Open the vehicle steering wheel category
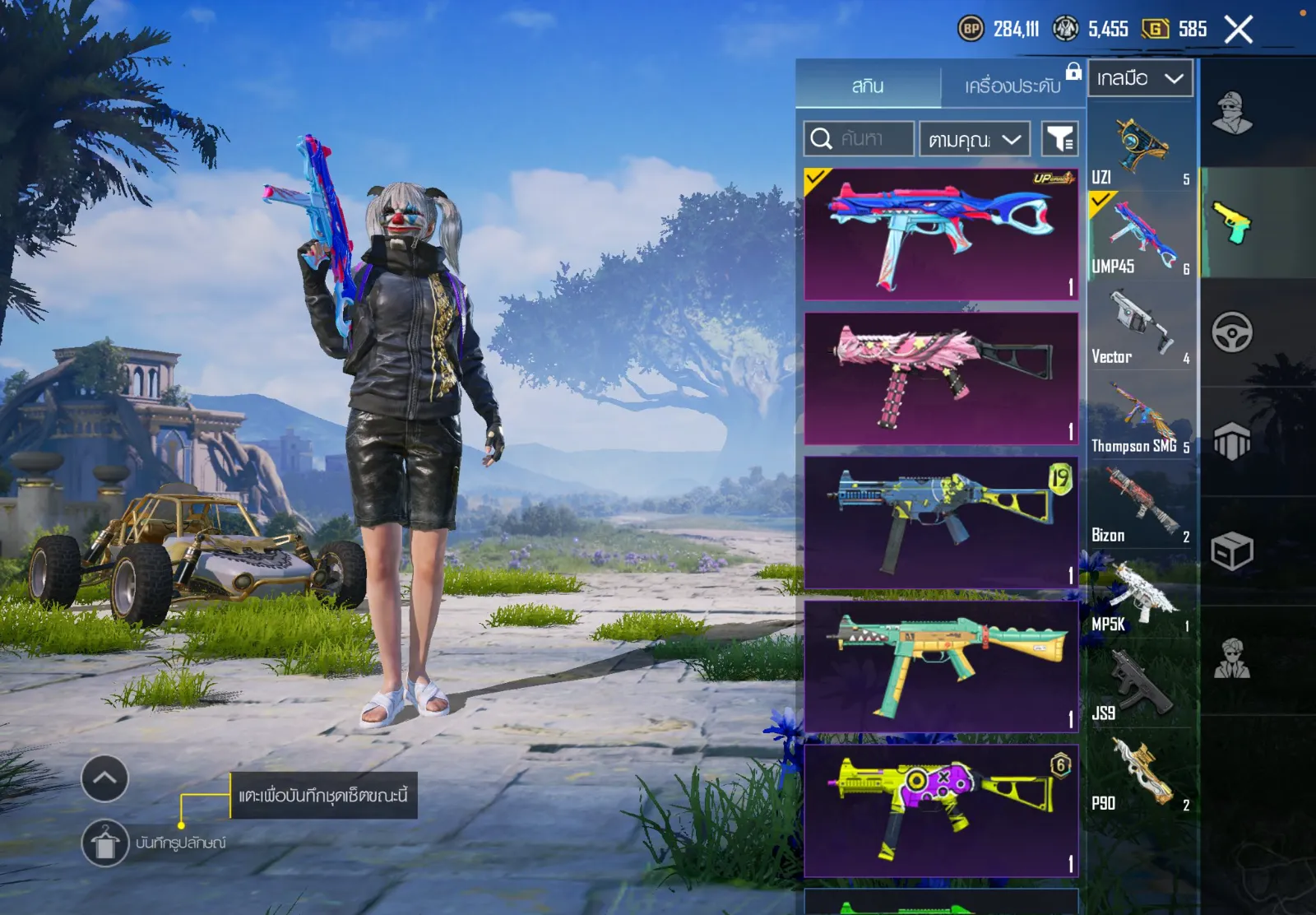 [1231, 332]
